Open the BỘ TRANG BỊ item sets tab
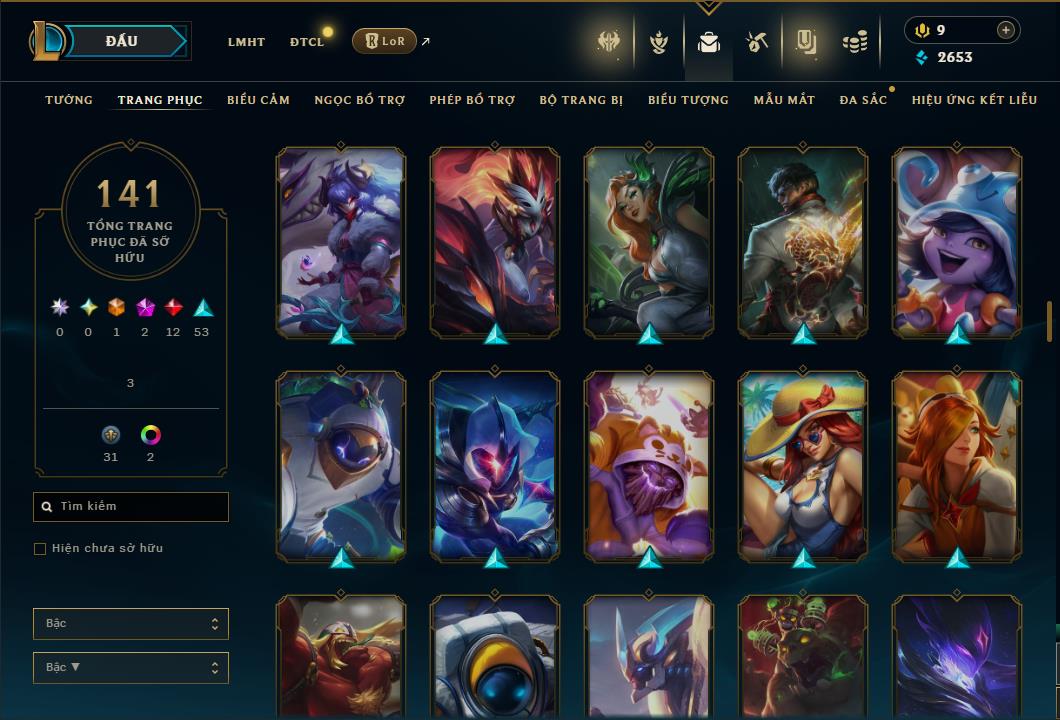Image resolution: width=1060 pixels, height=720 pixels. [581, 100]
